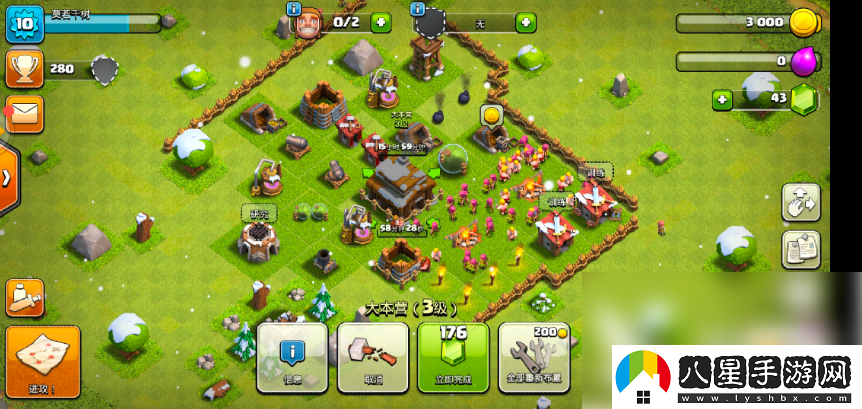Buy more gems with the plus button
Screen dimensions: 862x409
(722, 99)
